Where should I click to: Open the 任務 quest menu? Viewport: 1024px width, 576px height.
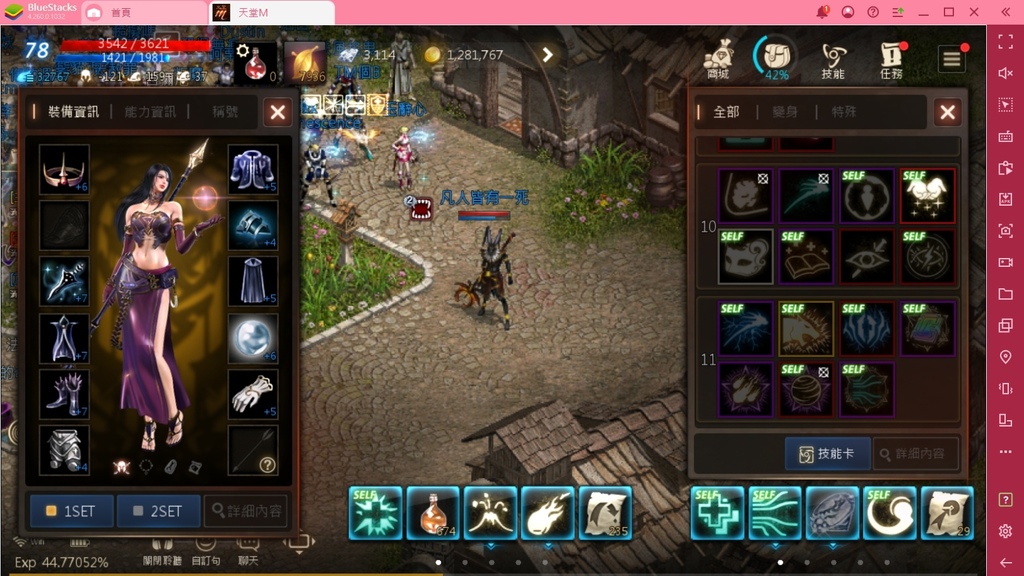890,59
